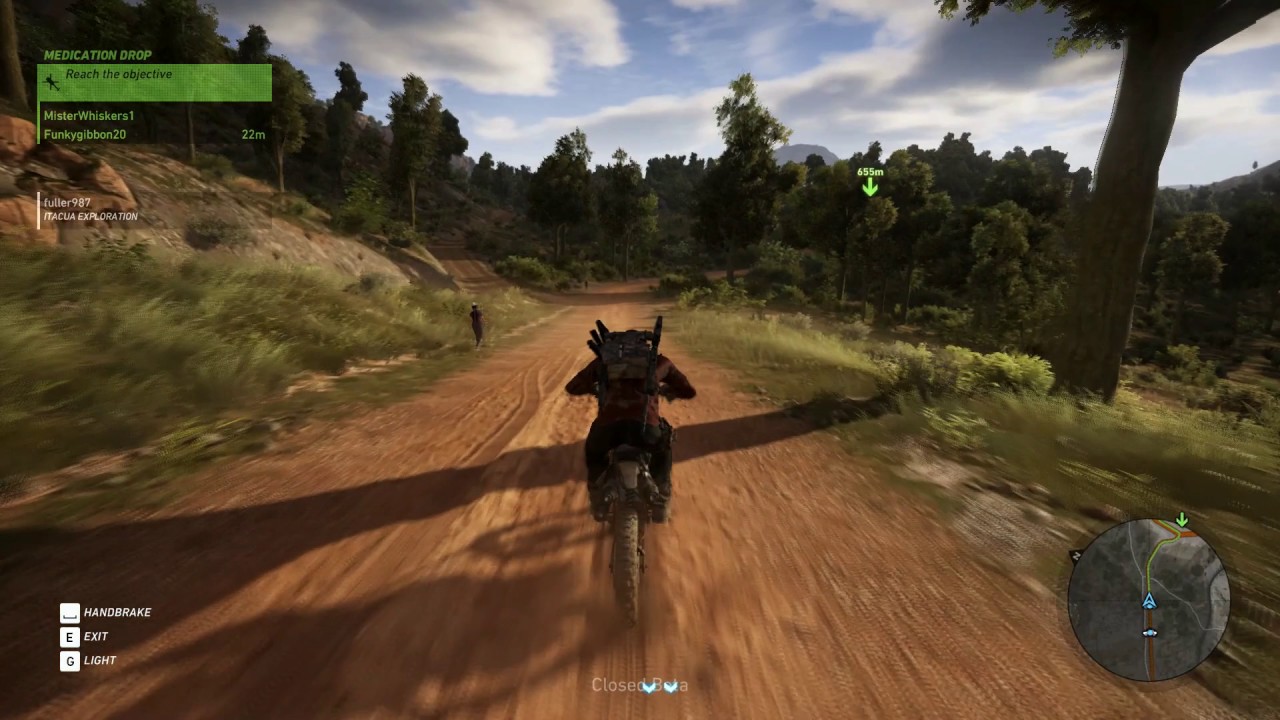The width and height of the screenshot is (1280, 720).
Task: Click the Reach the objective entry
Action: point(119,75)
